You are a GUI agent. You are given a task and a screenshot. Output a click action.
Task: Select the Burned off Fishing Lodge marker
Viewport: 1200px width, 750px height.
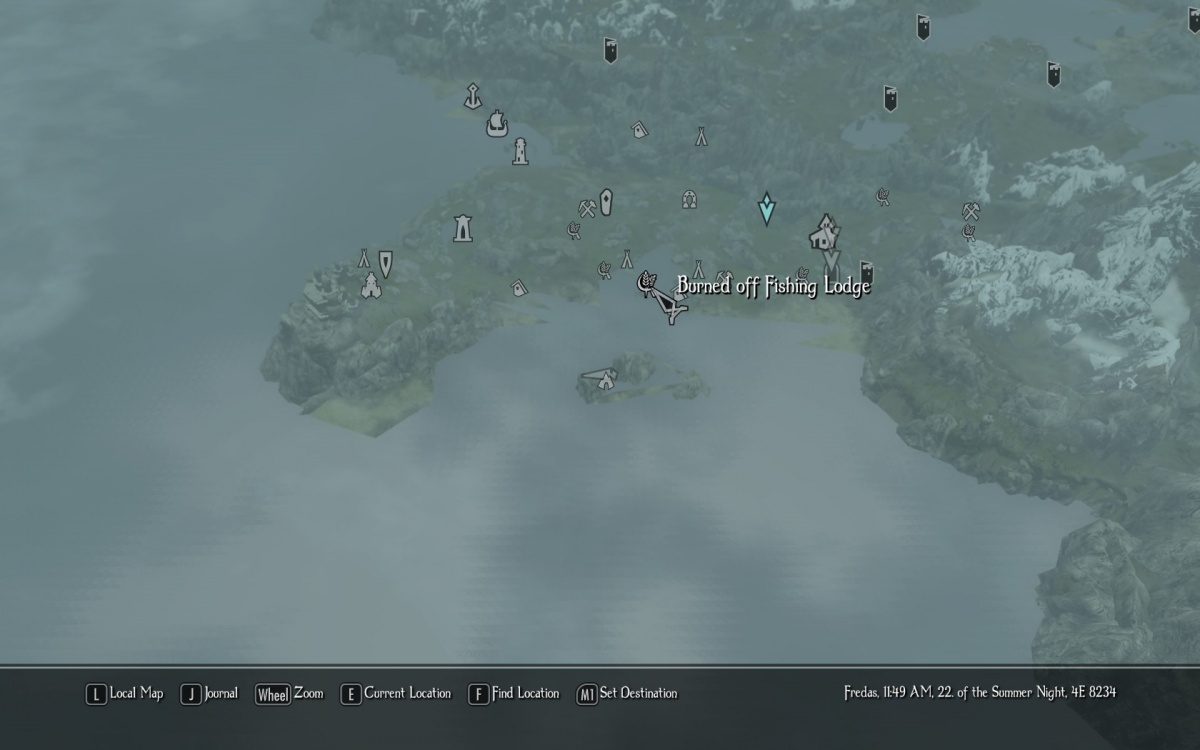click(647, 285)
